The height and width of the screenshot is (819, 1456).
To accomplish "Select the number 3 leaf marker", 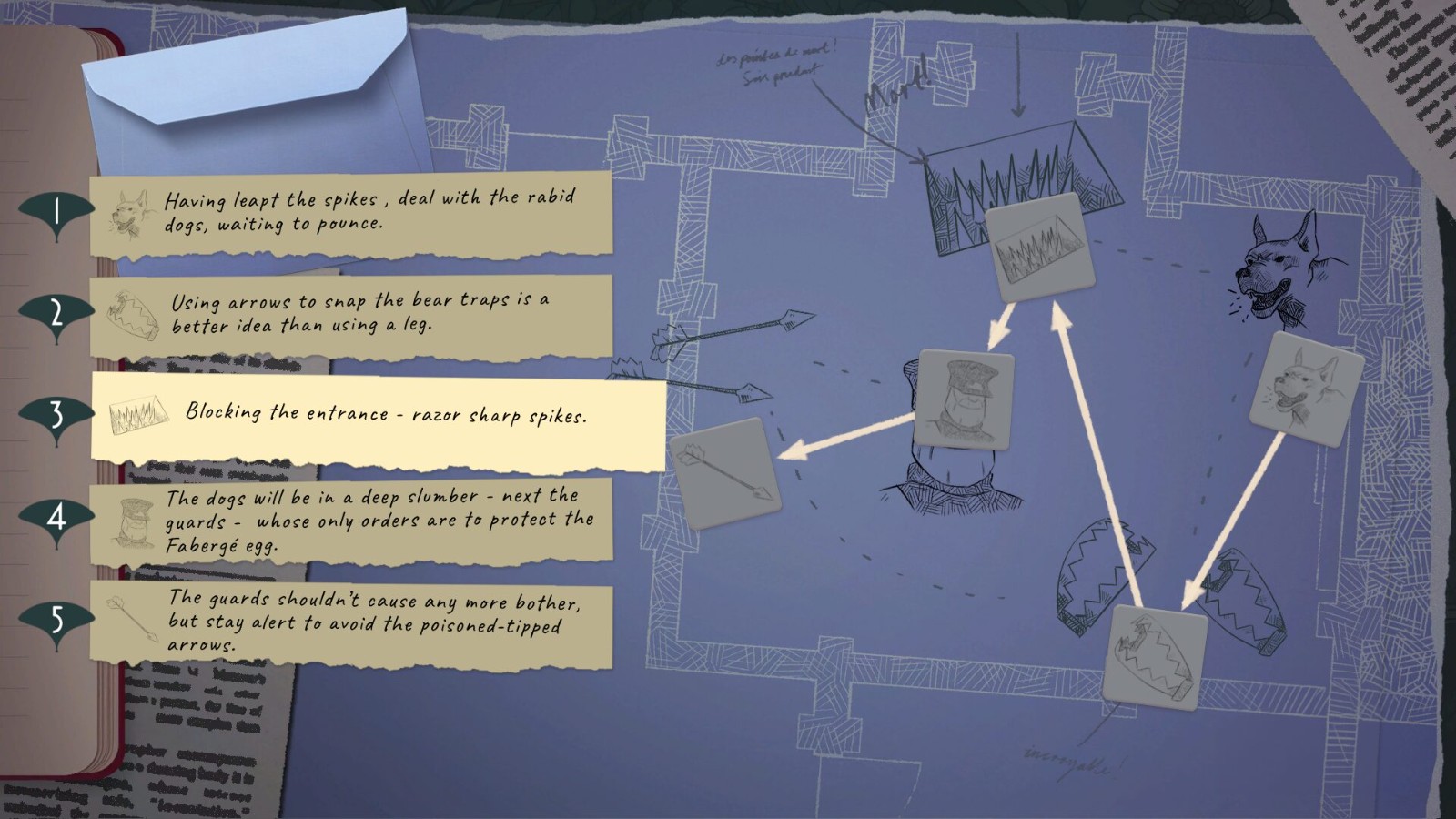I will 56,415.
